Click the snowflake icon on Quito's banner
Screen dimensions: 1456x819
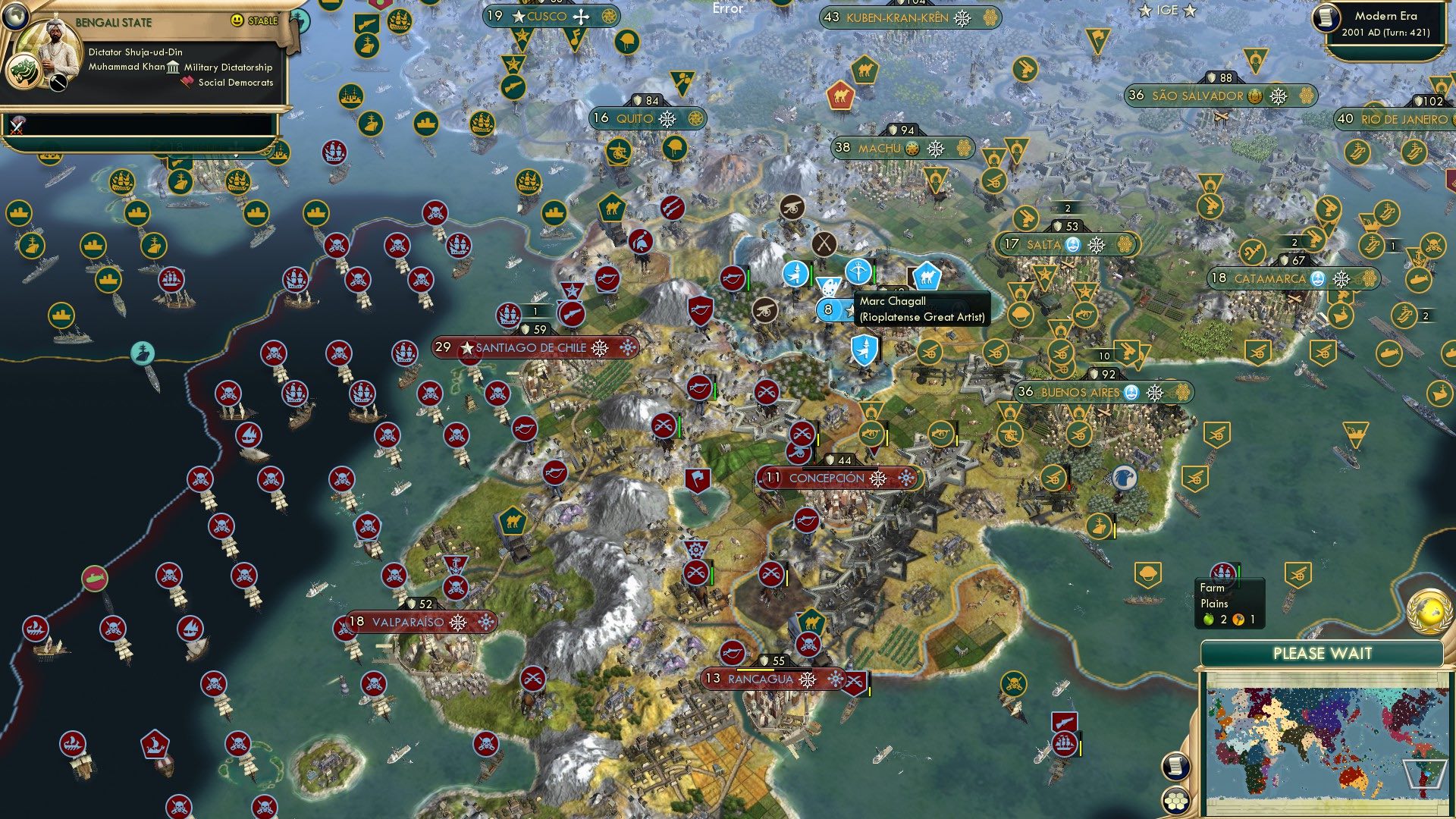click(x=666, y=118)
